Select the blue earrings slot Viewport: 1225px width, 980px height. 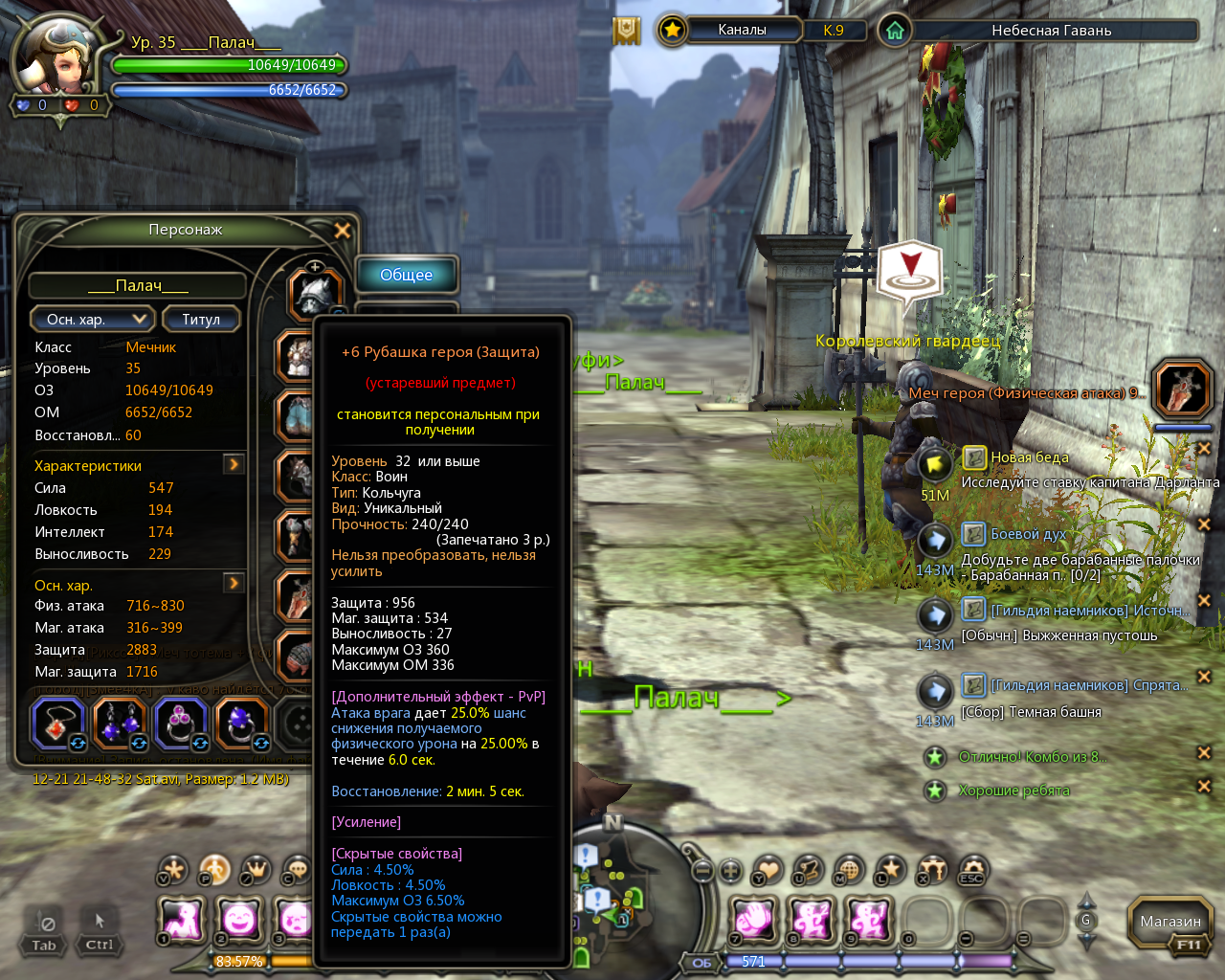(x=121, y=724)
